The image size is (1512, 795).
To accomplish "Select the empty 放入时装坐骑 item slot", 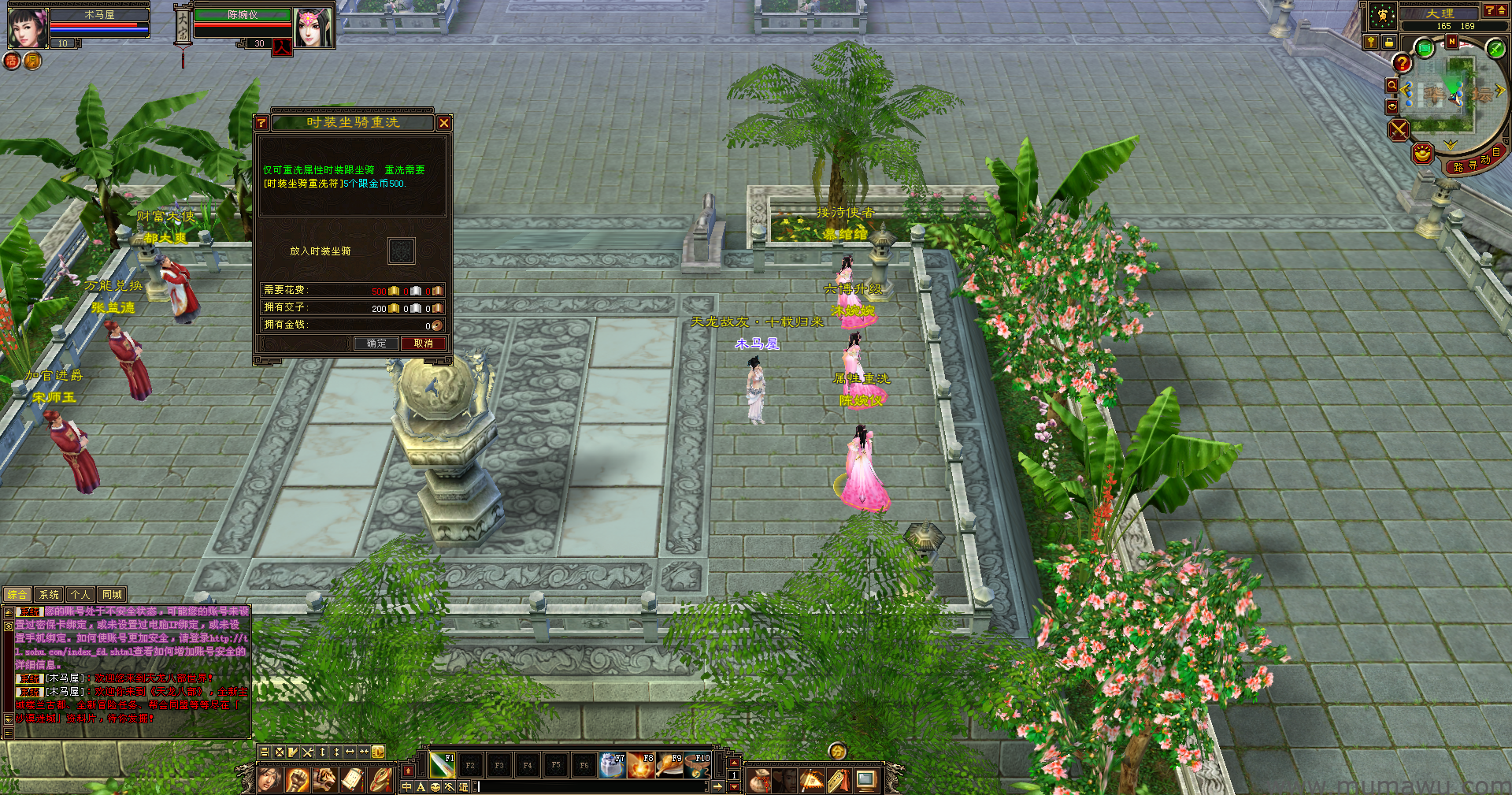I will click(x=402, y=251).
